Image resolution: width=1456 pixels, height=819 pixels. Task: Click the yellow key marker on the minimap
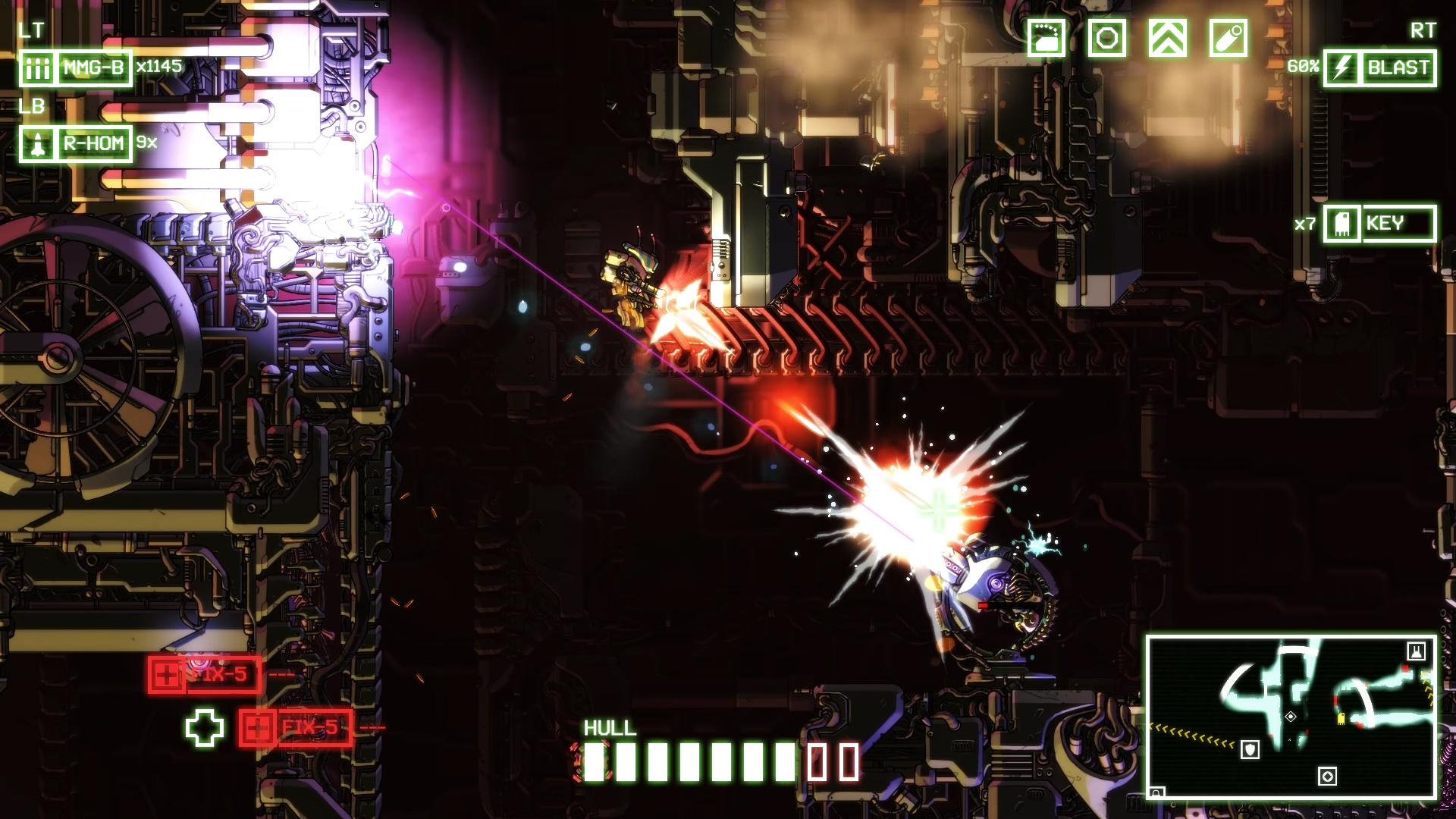(x=1341, y=718)
